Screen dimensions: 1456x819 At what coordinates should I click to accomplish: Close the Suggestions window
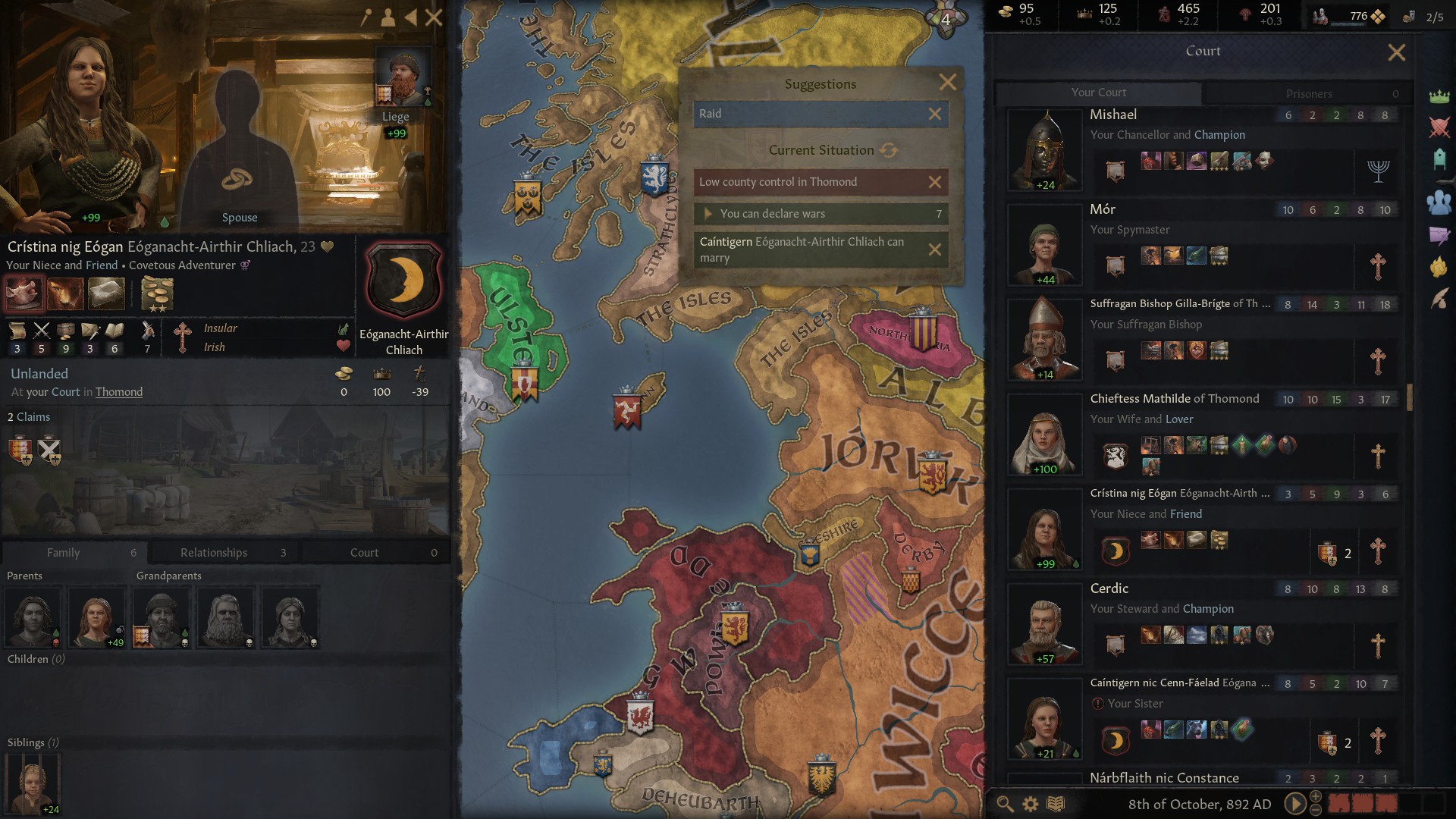pos(947,83)
